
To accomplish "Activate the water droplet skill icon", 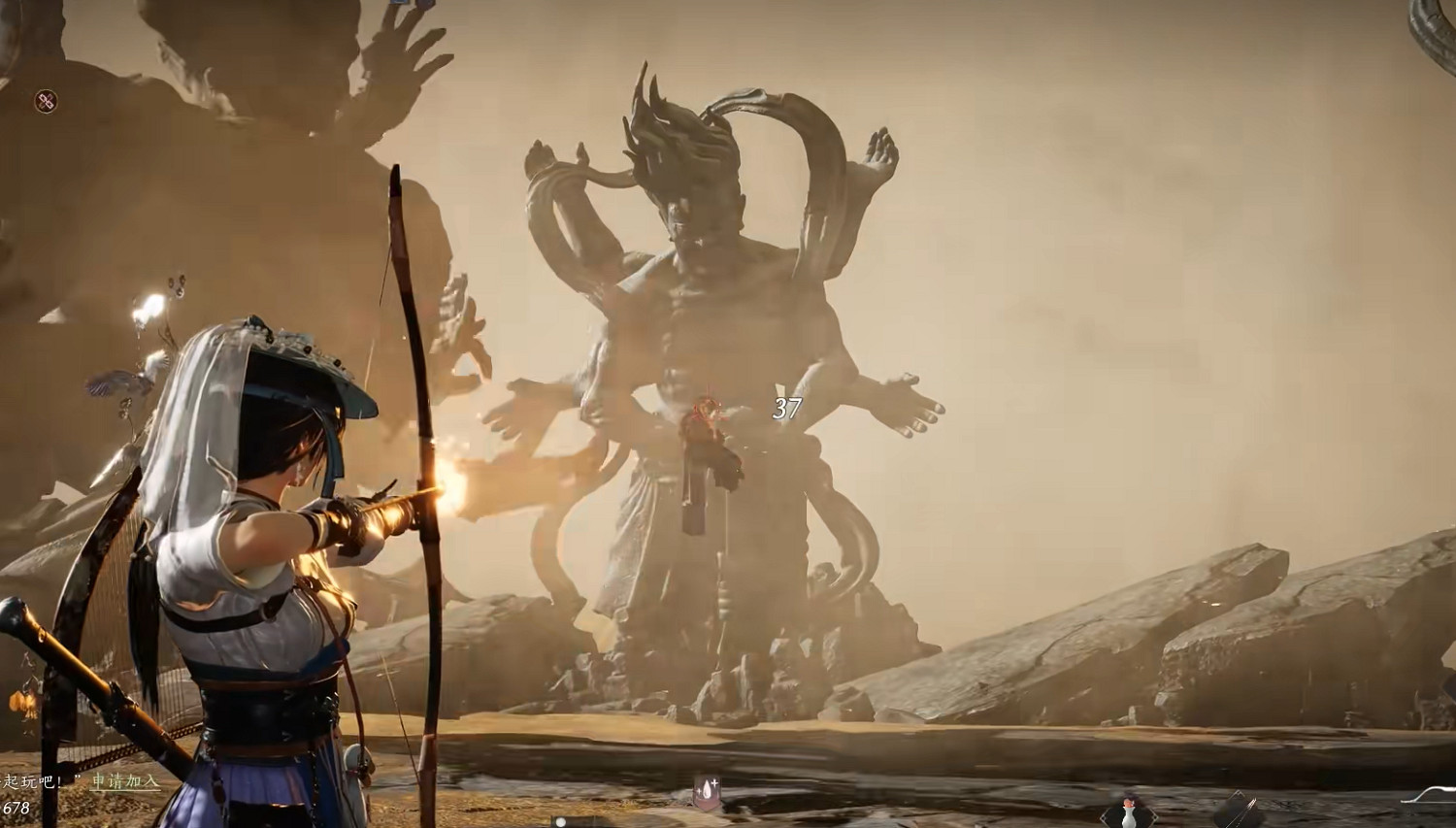I will (x=706, y=794).
